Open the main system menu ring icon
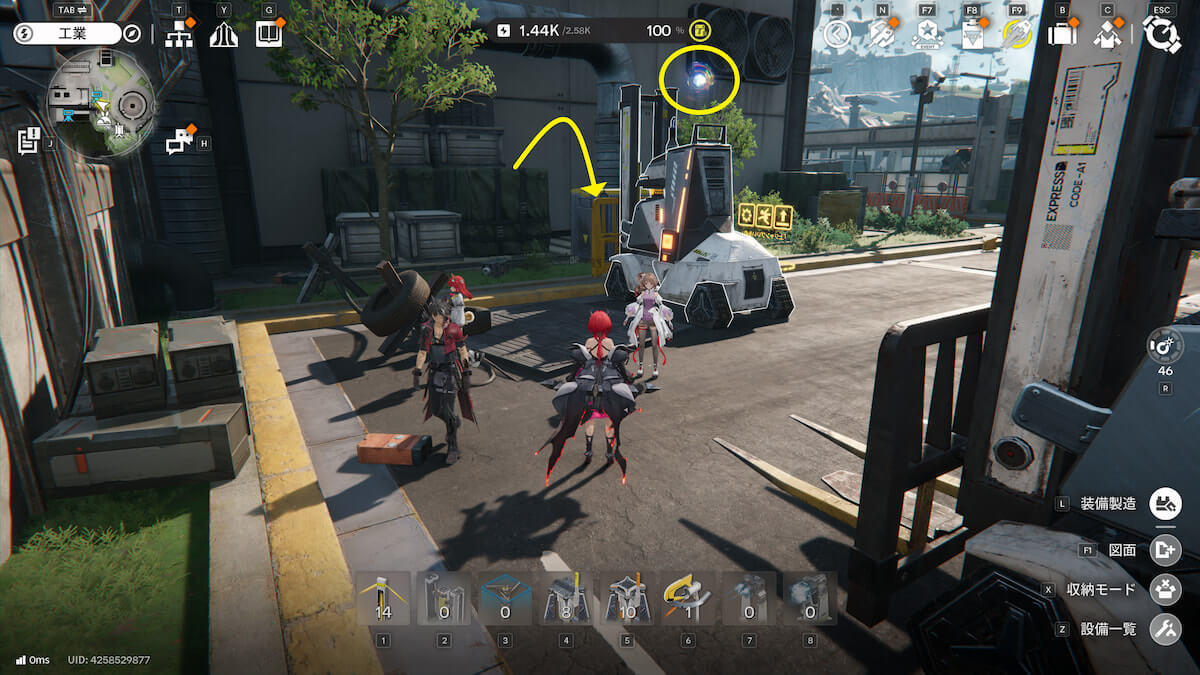Viewport: 1200px width, 675px height. point(1161,35)
